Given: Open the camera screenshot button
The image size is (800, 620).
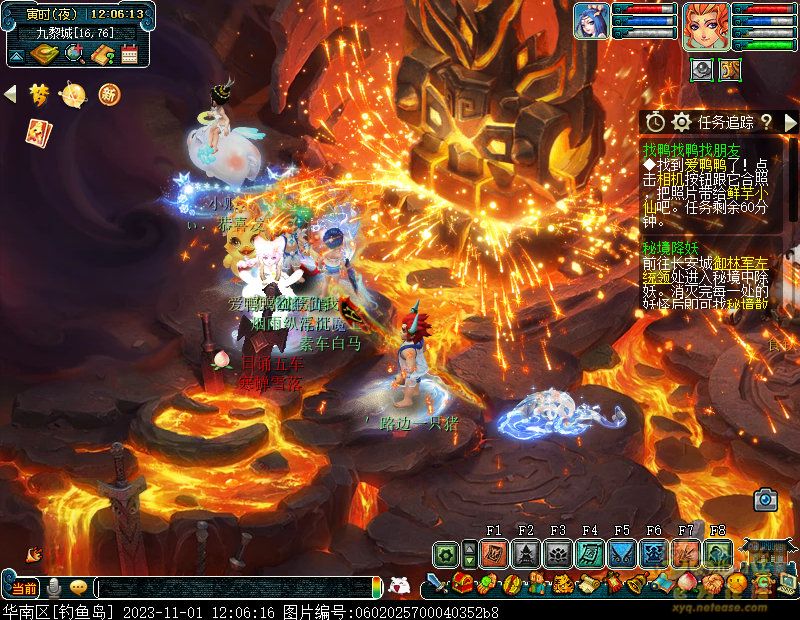Looking at the screenshot, I should [766, 498].
